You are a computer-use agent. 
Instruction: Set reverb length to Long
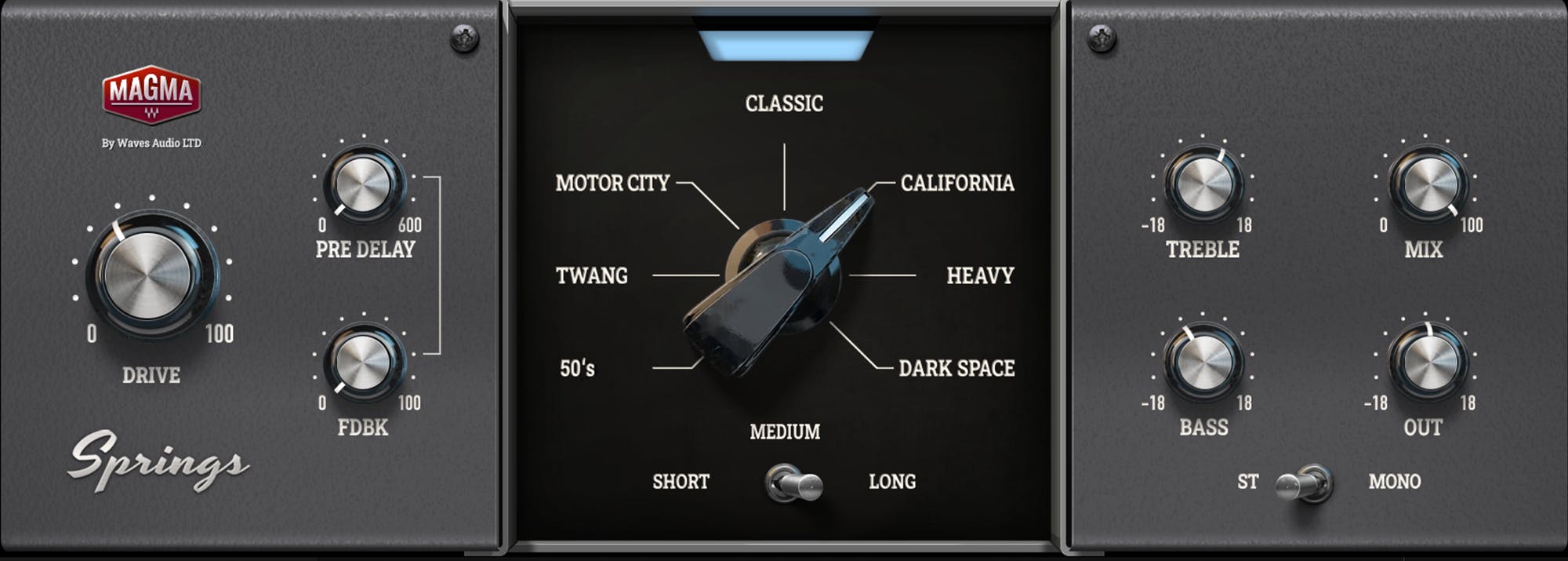click(892, 482)
